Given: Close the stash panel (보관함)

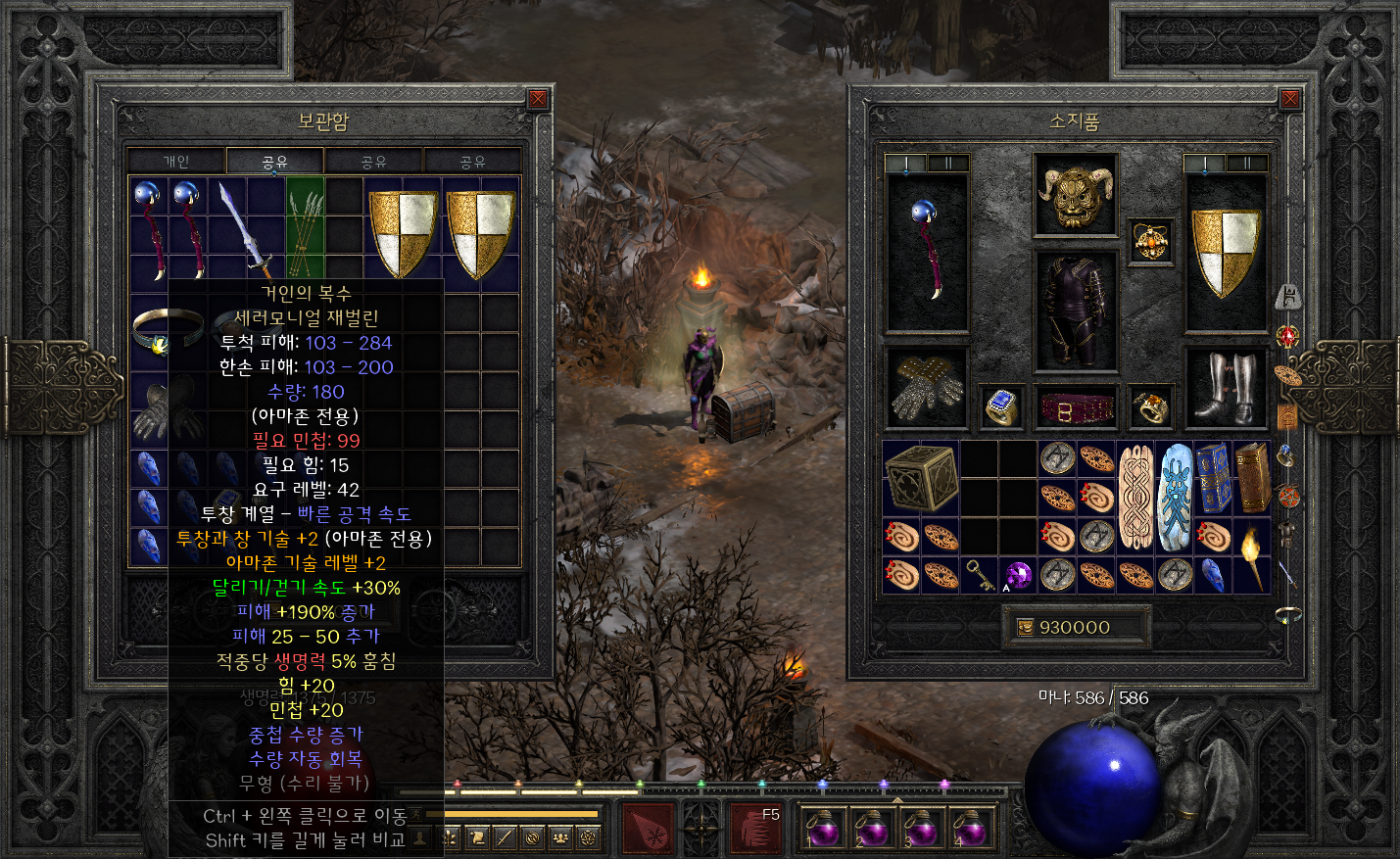Looking at the screenshot, I should 538,100.
